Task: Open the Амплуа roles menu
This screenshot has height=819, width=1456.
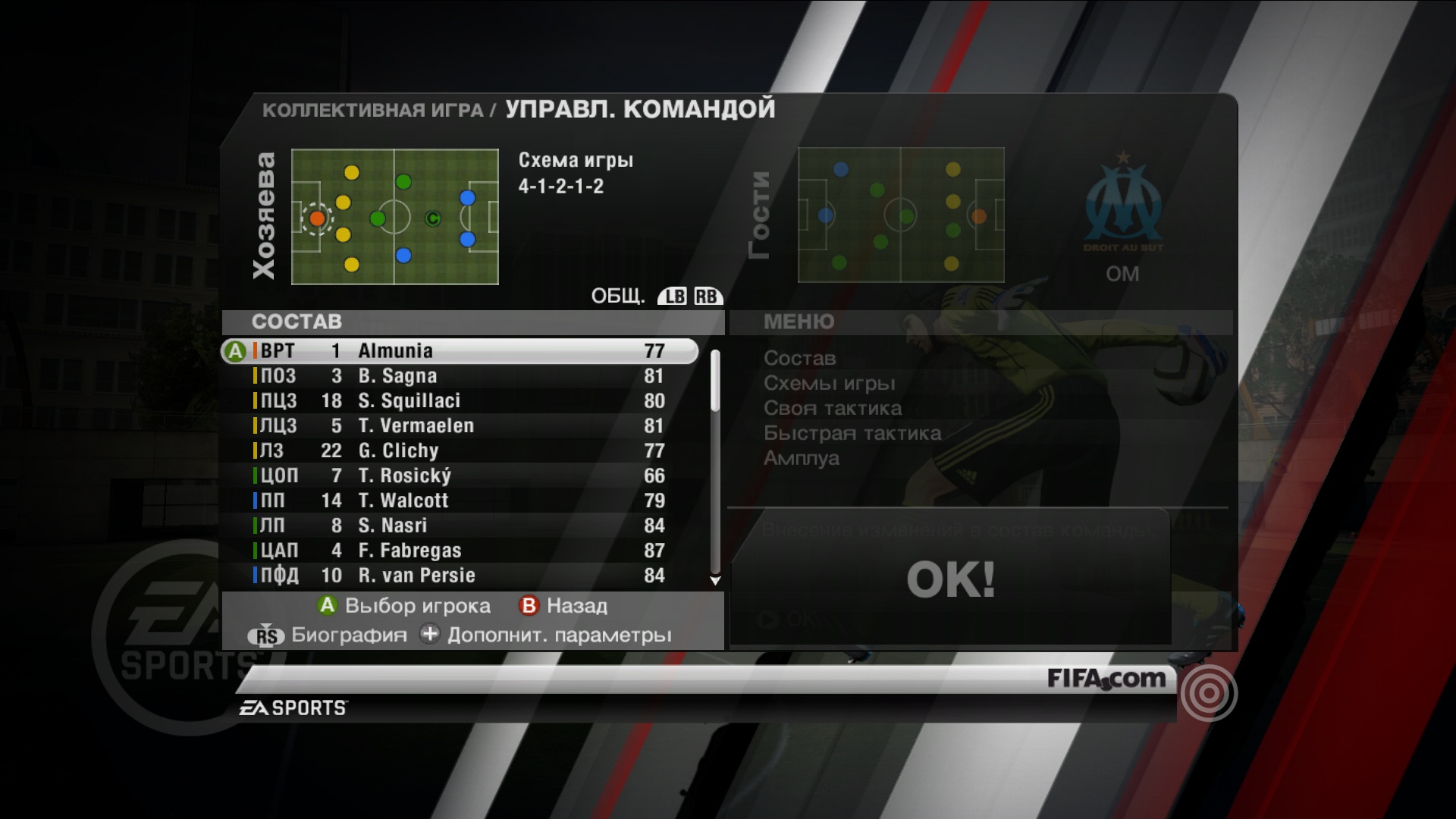Action: pos(801,458)
